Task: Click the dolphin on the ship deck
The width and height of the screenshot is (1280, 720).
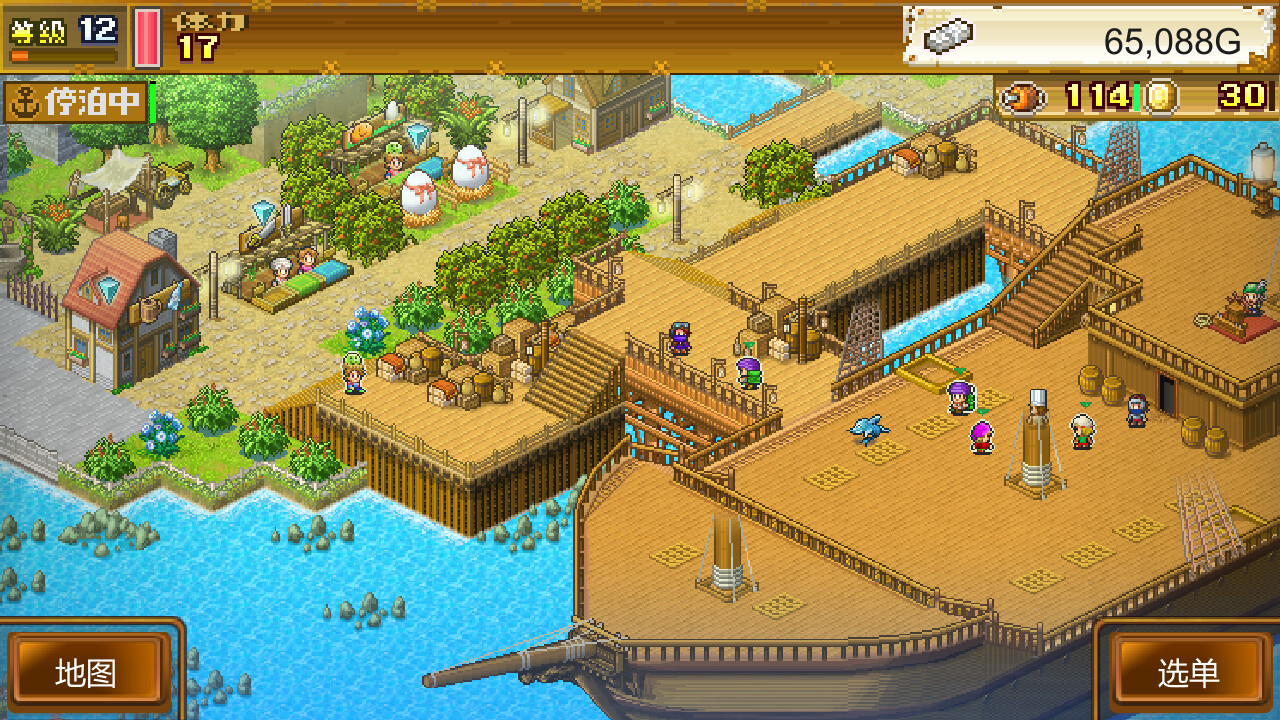Action: coord(869,426)
